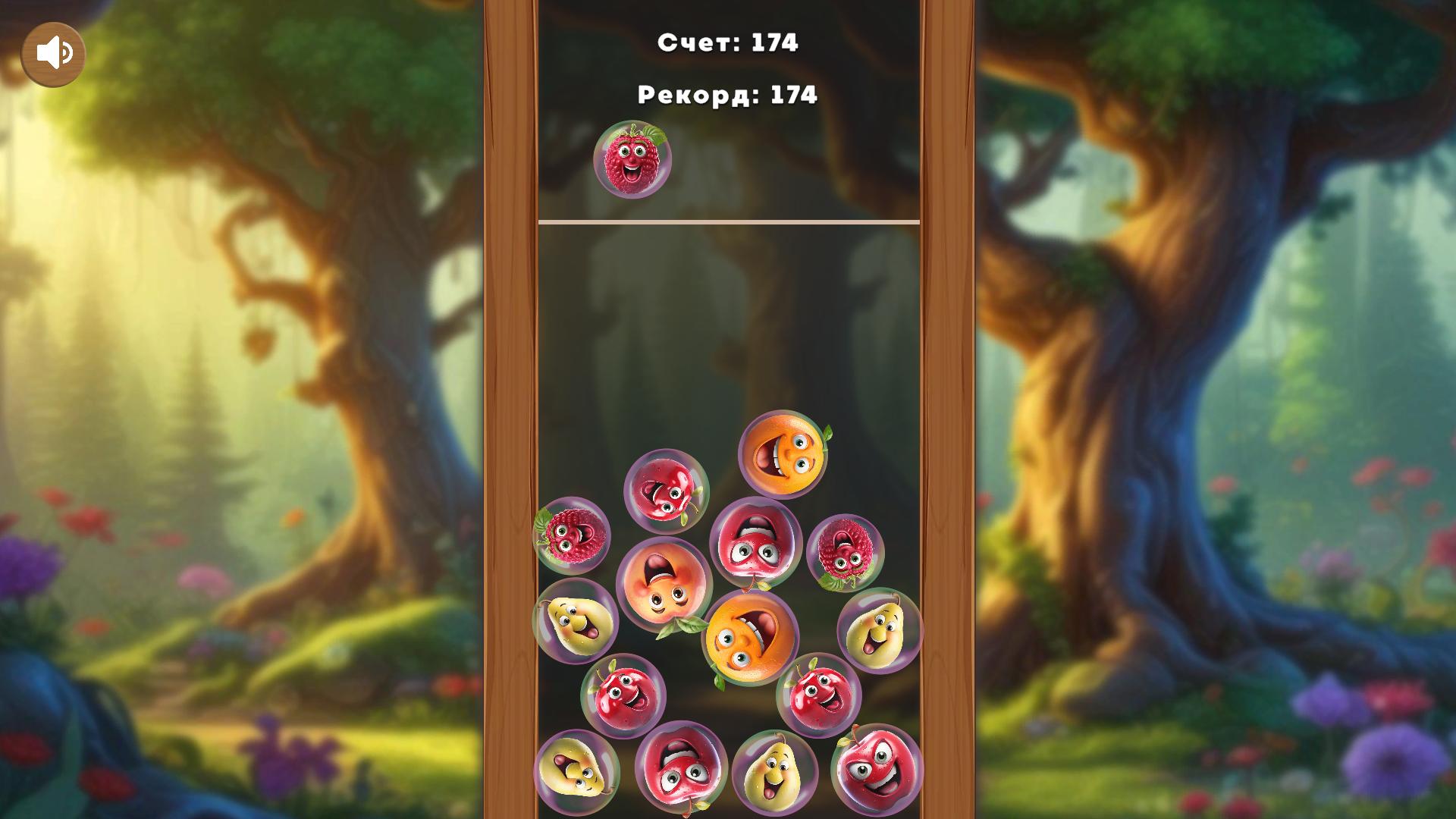Click the cherry bubble on the lower left

622,692
